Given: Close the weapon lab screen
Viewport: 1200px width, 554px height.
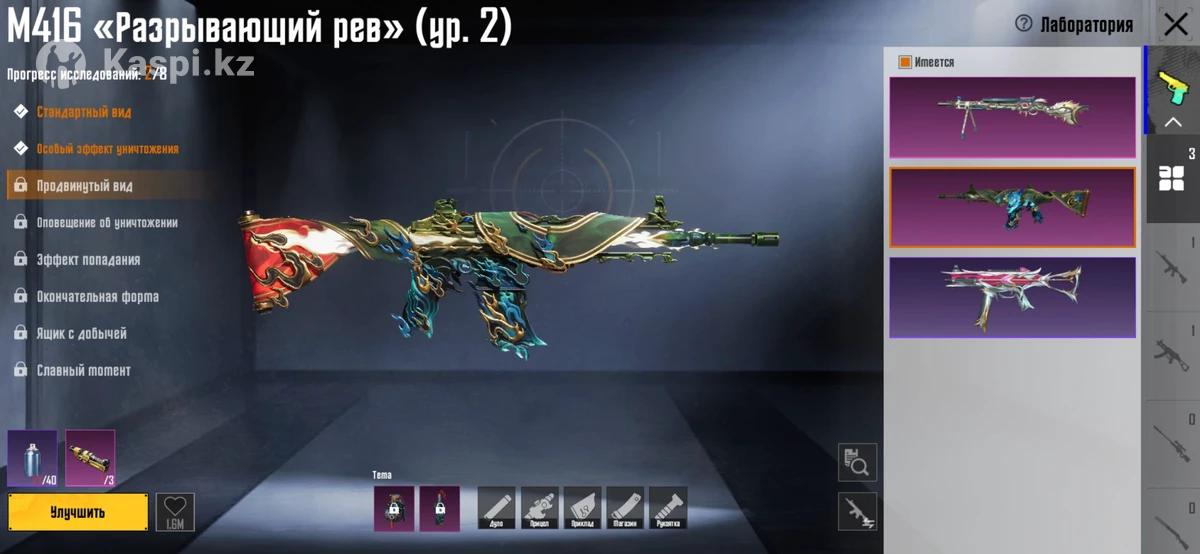Looking at the screenshot, I should coord(1176,25).
